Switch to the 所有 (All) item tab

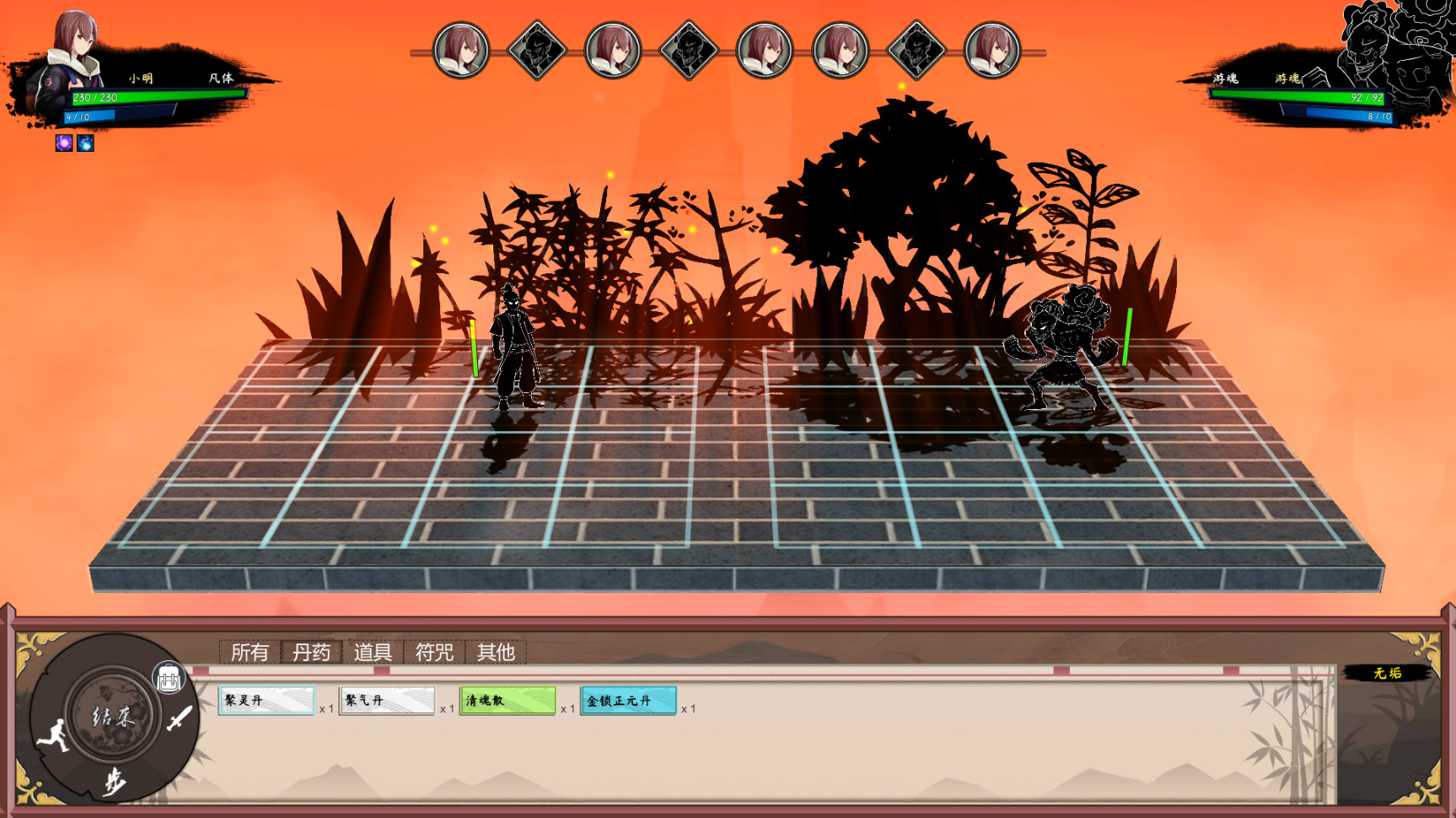click(x=250, y=652)
